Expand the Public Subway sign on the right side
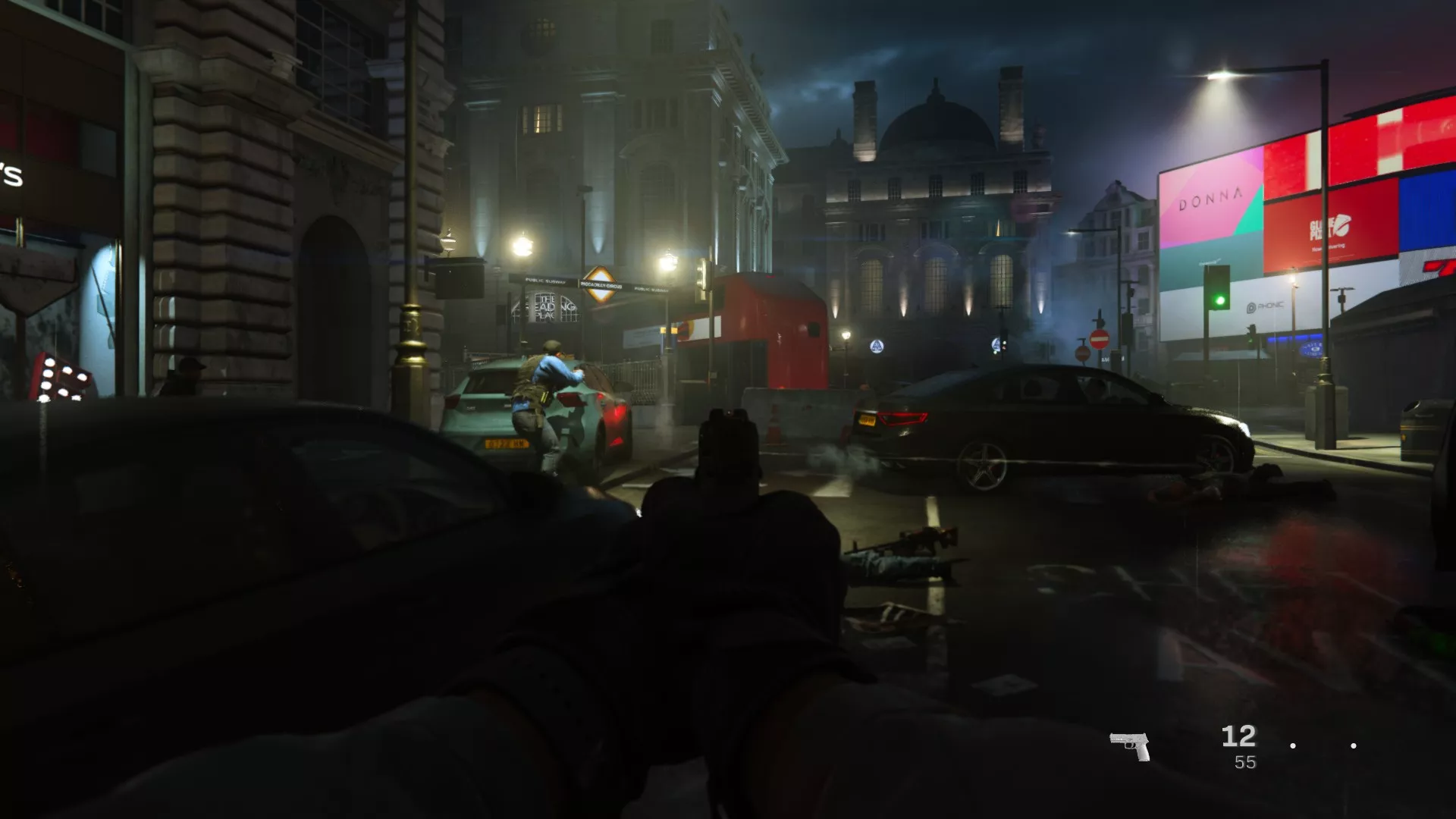 pos(651,288)
